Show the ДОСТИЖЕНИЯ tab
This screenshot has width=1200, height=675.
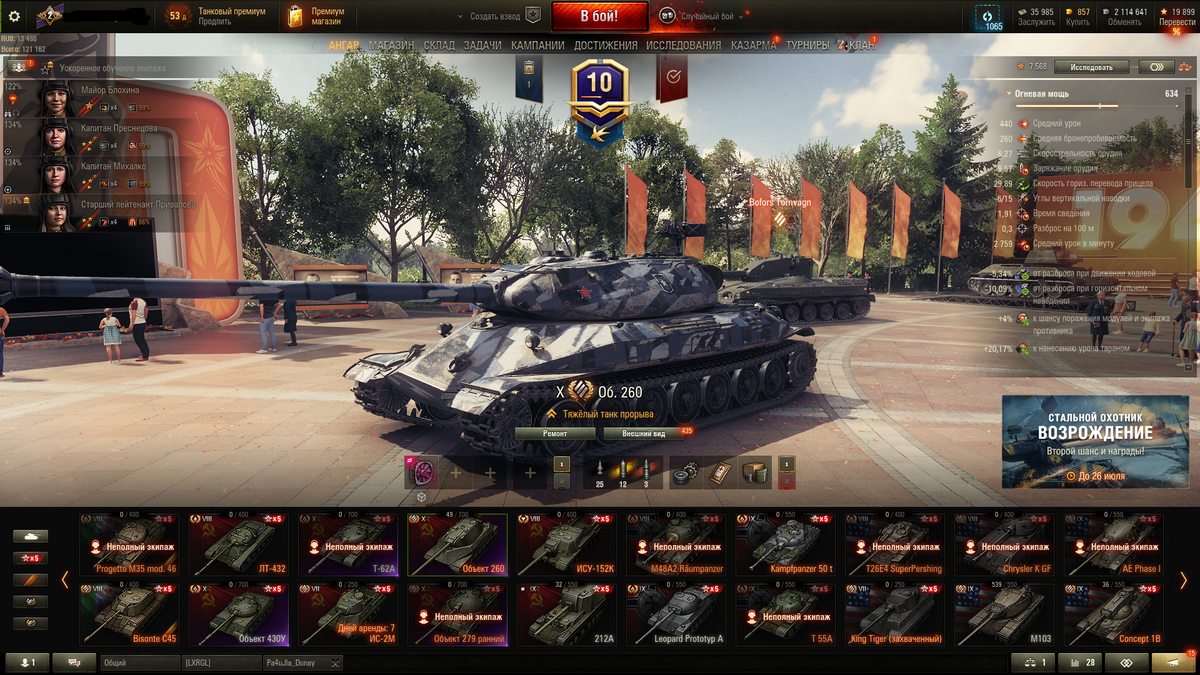[605, 45]
